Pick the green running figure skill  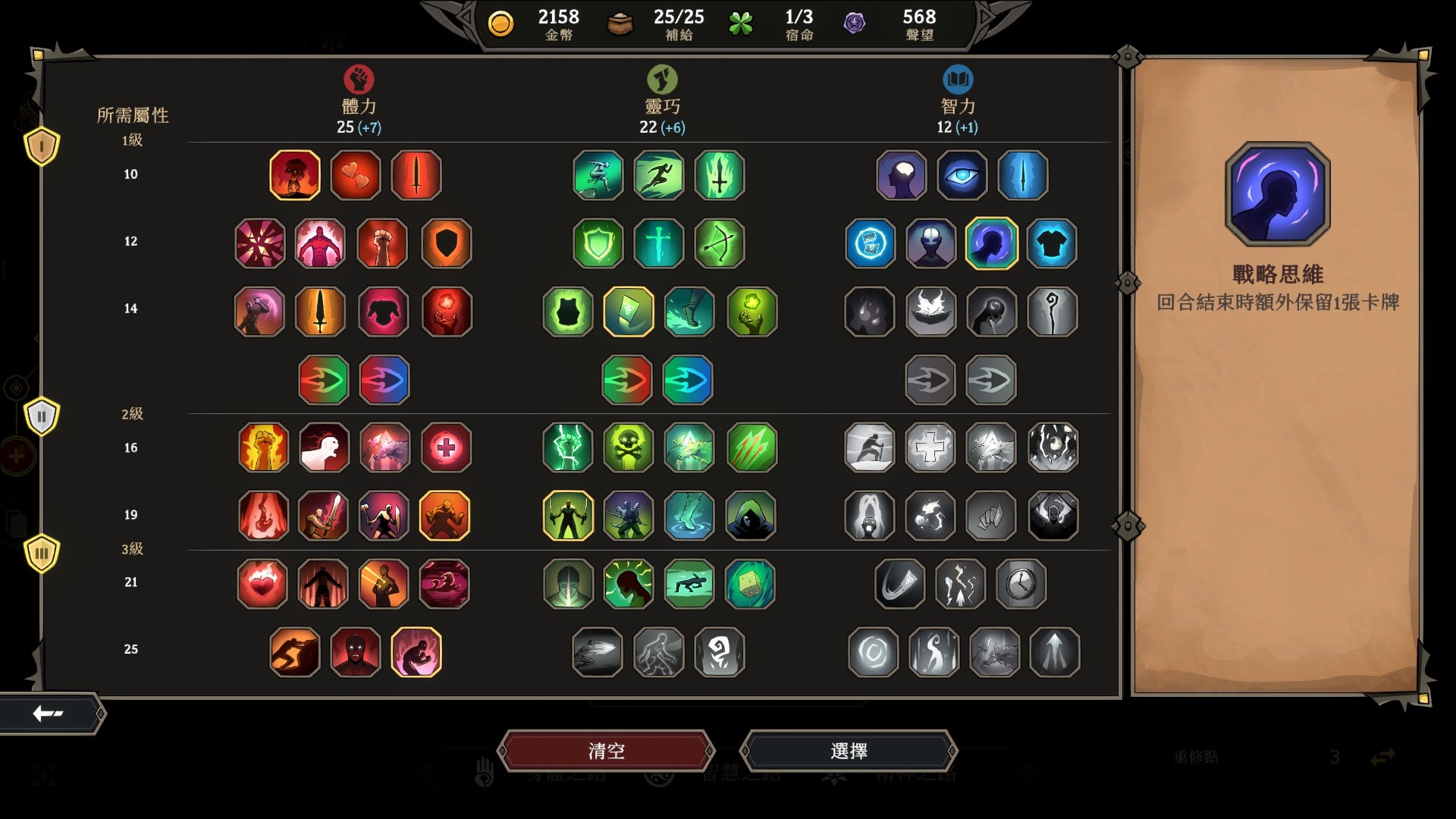[659, 175]
